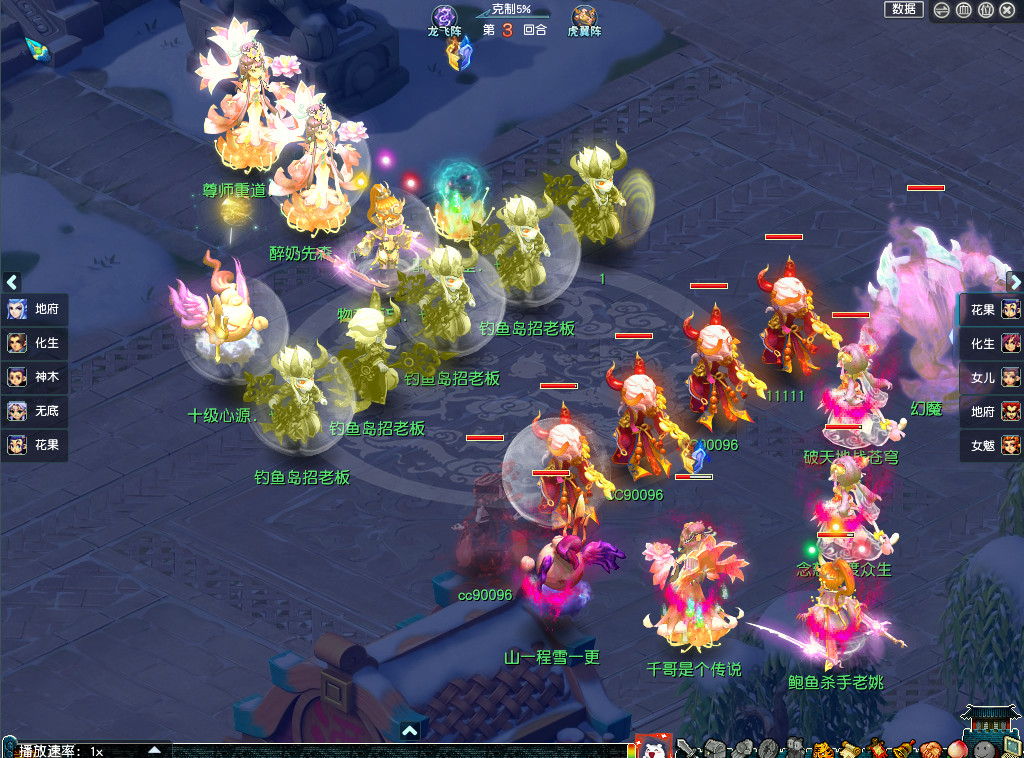1024x758 pixels.
Task: Toggle the 位 position display button
Action: (x=985, y=10)
